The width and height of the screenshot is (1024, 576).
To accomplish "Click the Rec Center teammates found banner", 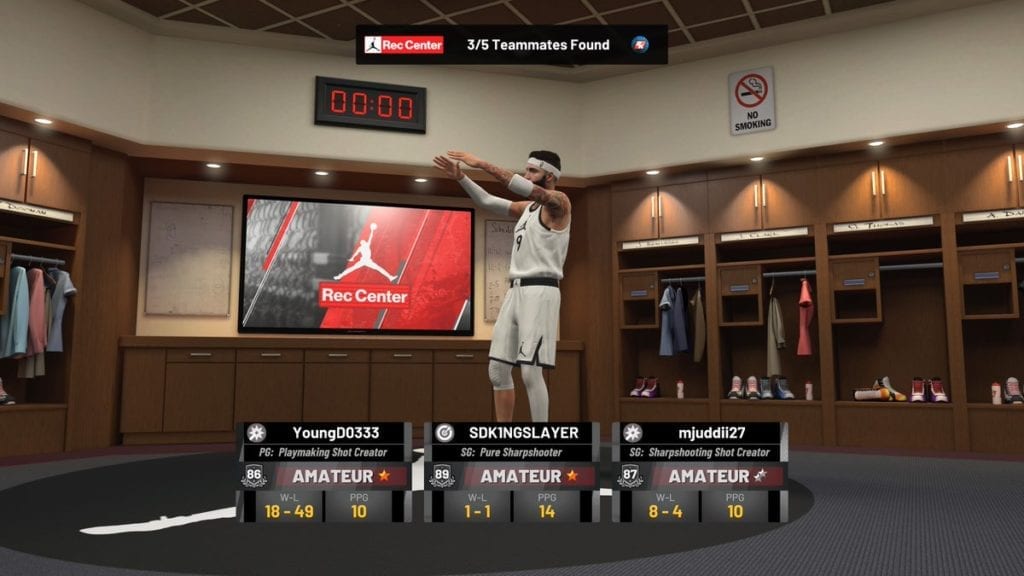I will 511,45.
